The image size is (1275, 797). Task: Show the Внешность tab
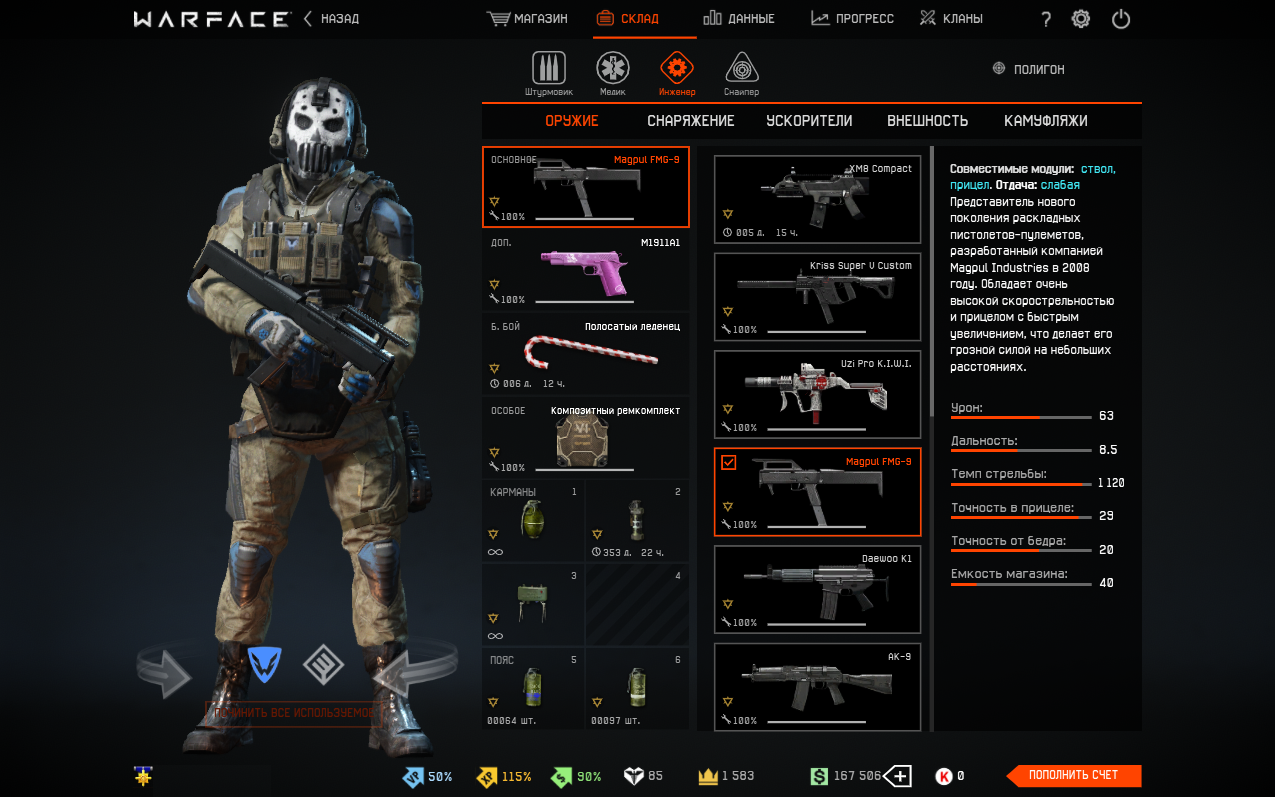(x=927, y=121)
